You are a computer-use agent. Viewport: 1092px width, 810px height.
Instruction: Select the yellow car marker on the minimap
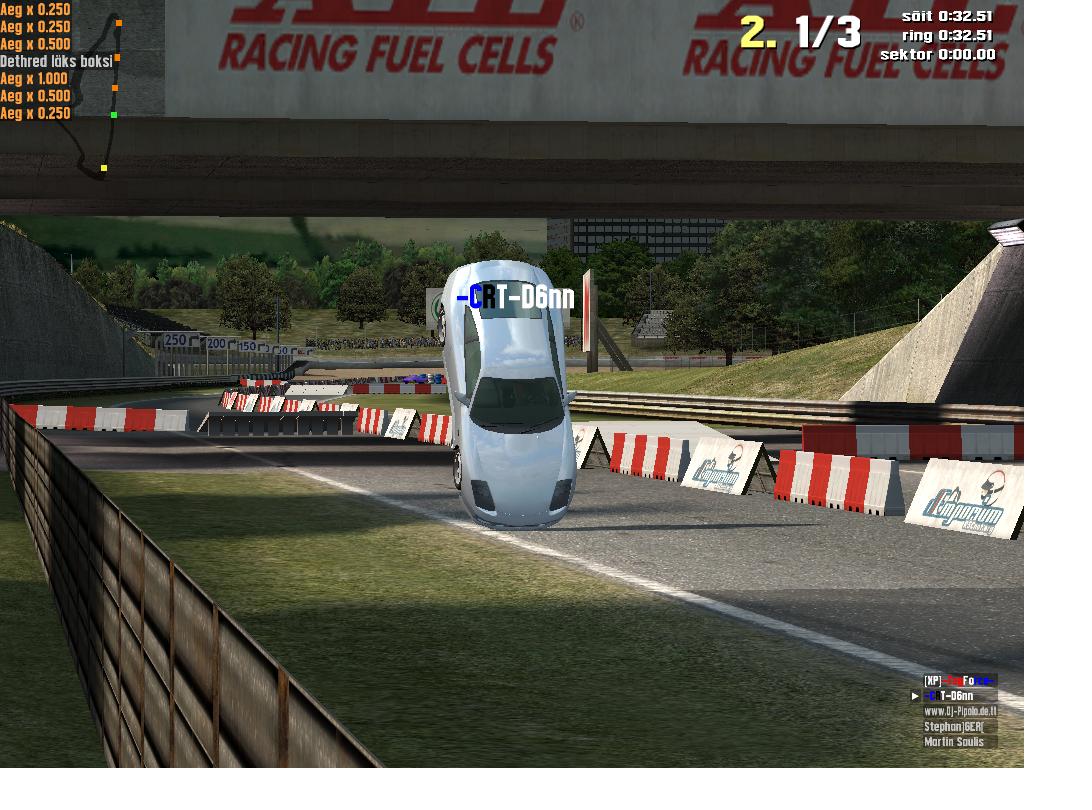coord(104,168)
